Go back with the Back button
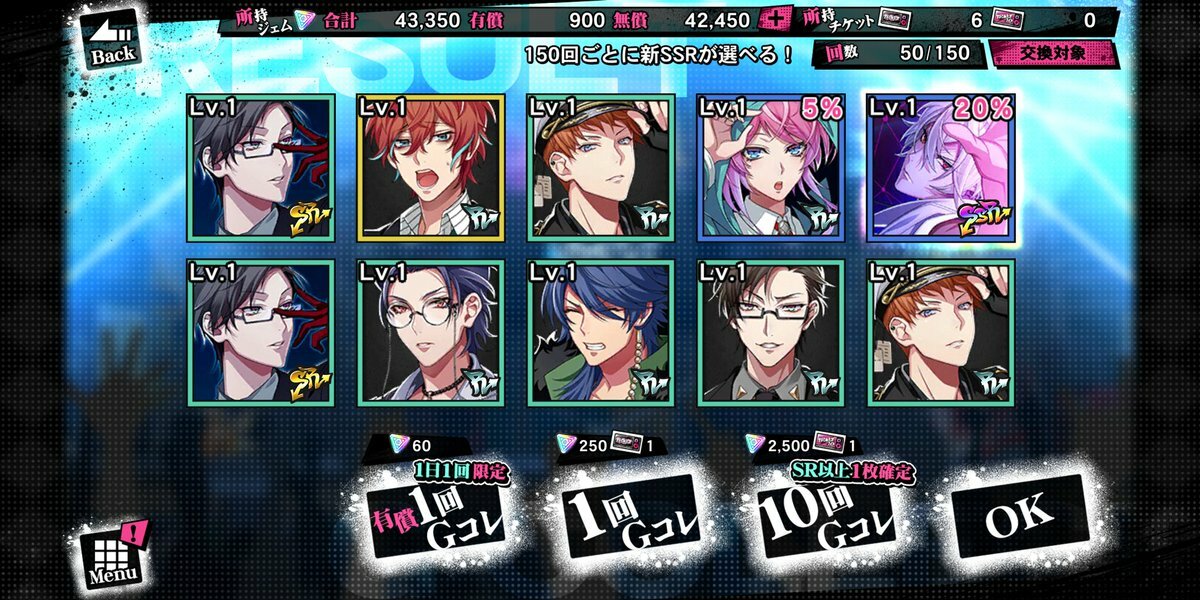1200x600 pixels. 112,42
